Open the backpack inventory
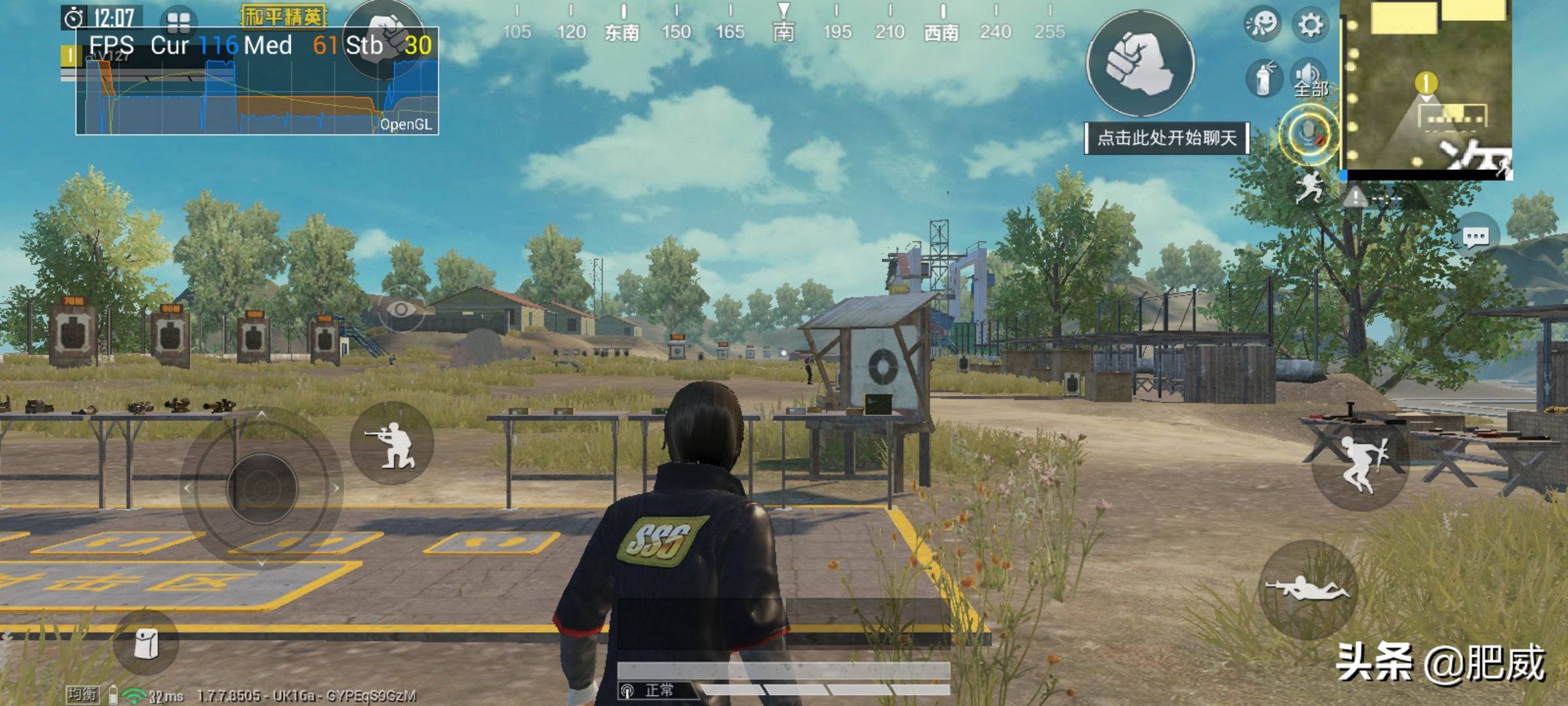The image size is (1568, 706). [x=145, y=643]
